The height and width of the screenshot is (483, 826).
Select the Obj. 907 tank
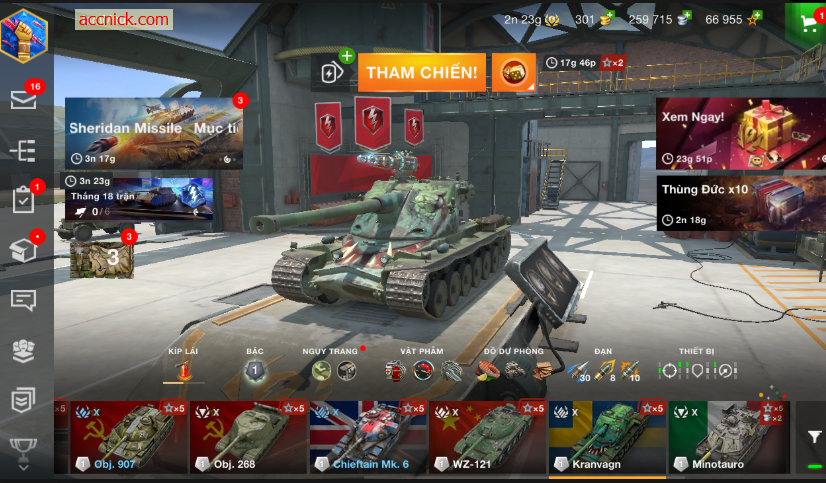coord(129,438)
